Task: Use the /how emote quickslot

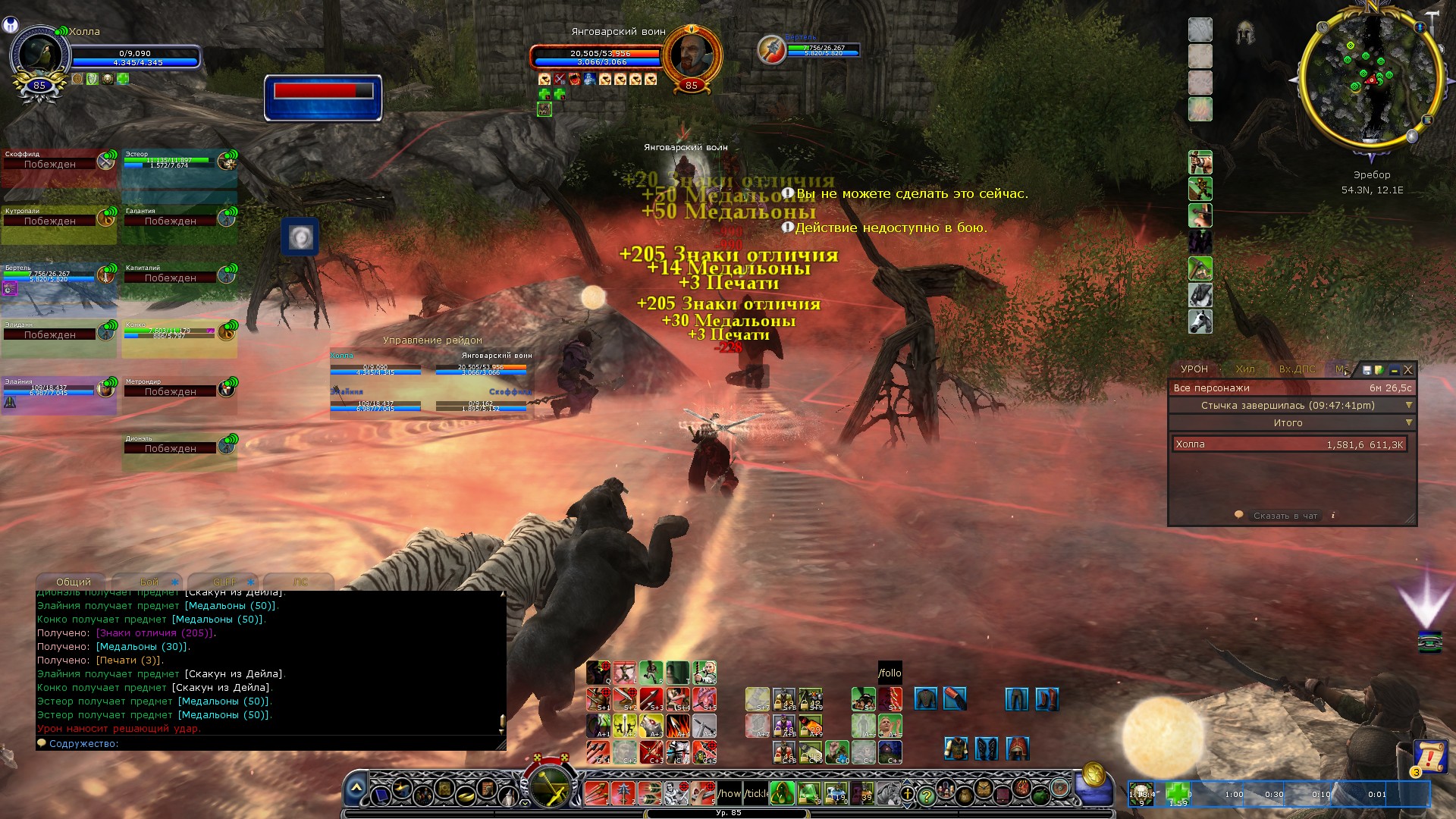Action: [729, 794]
